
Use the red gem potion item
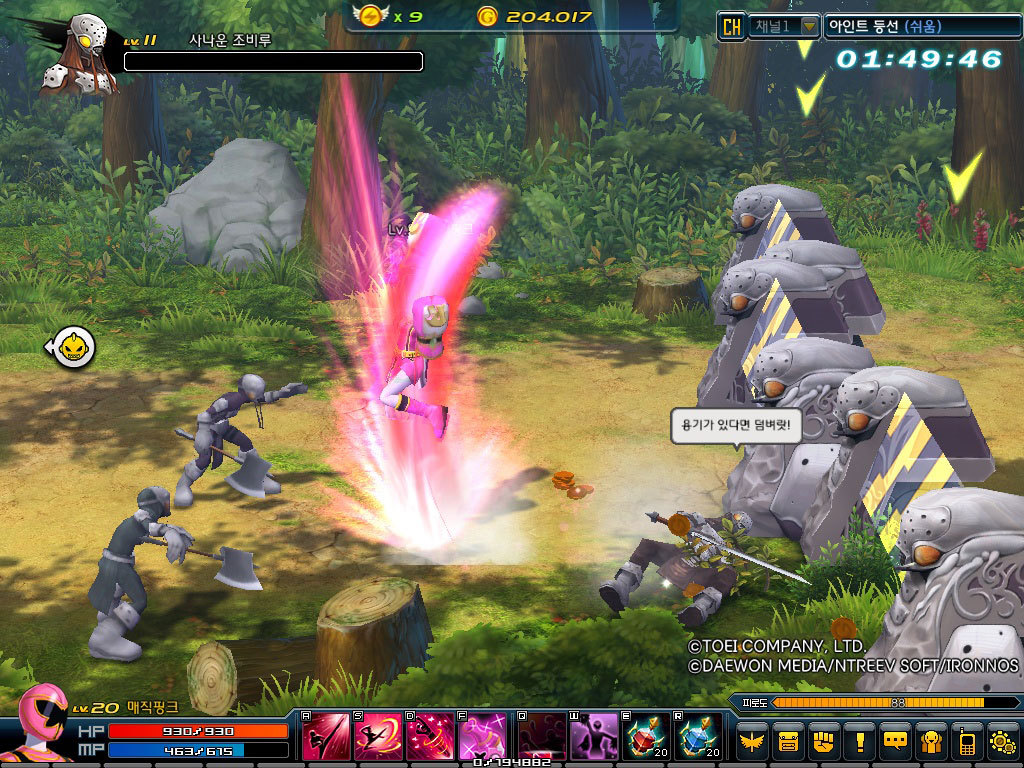645,738
